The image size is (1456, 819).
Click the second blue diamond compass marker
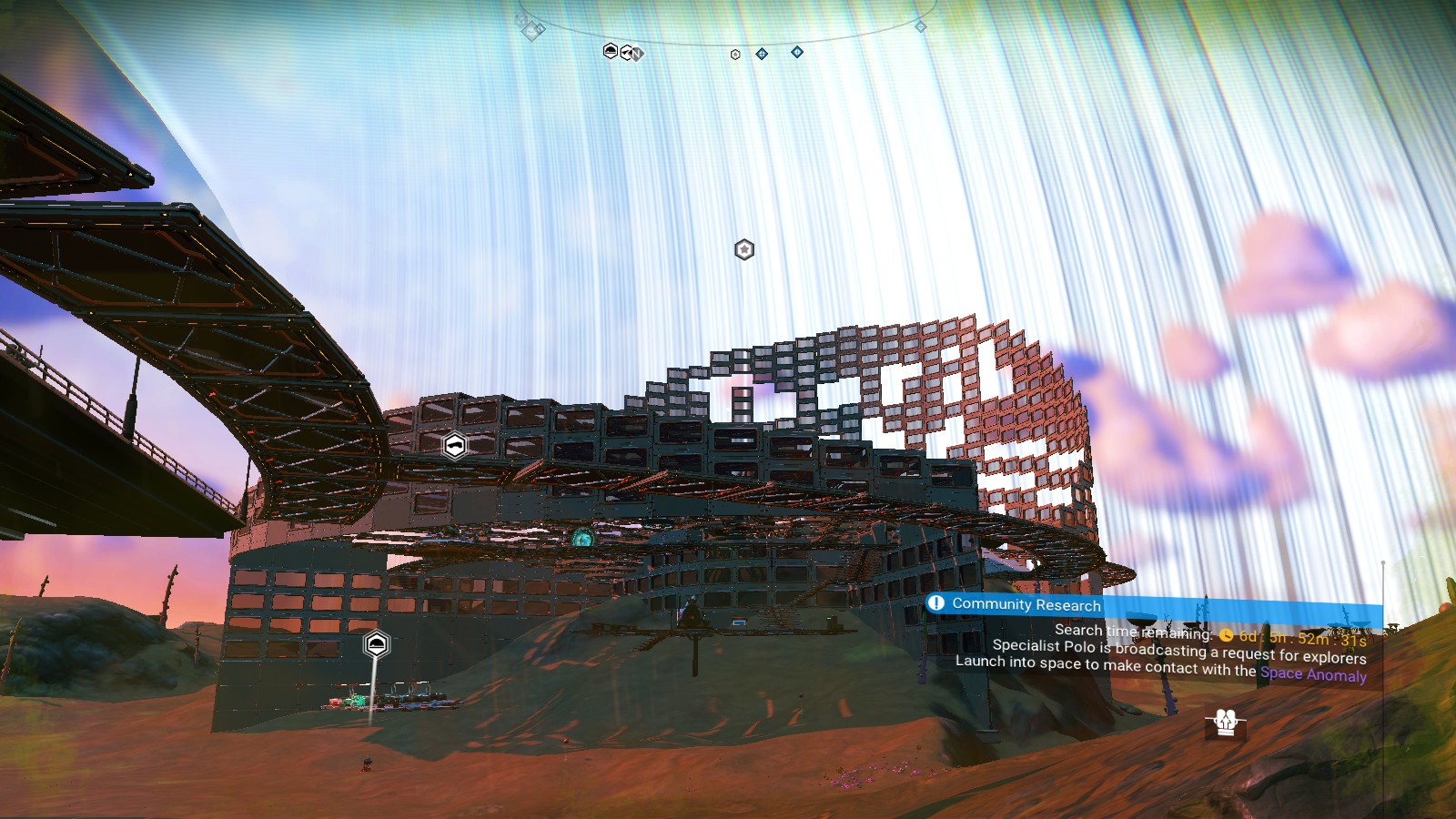pos(797,52)
